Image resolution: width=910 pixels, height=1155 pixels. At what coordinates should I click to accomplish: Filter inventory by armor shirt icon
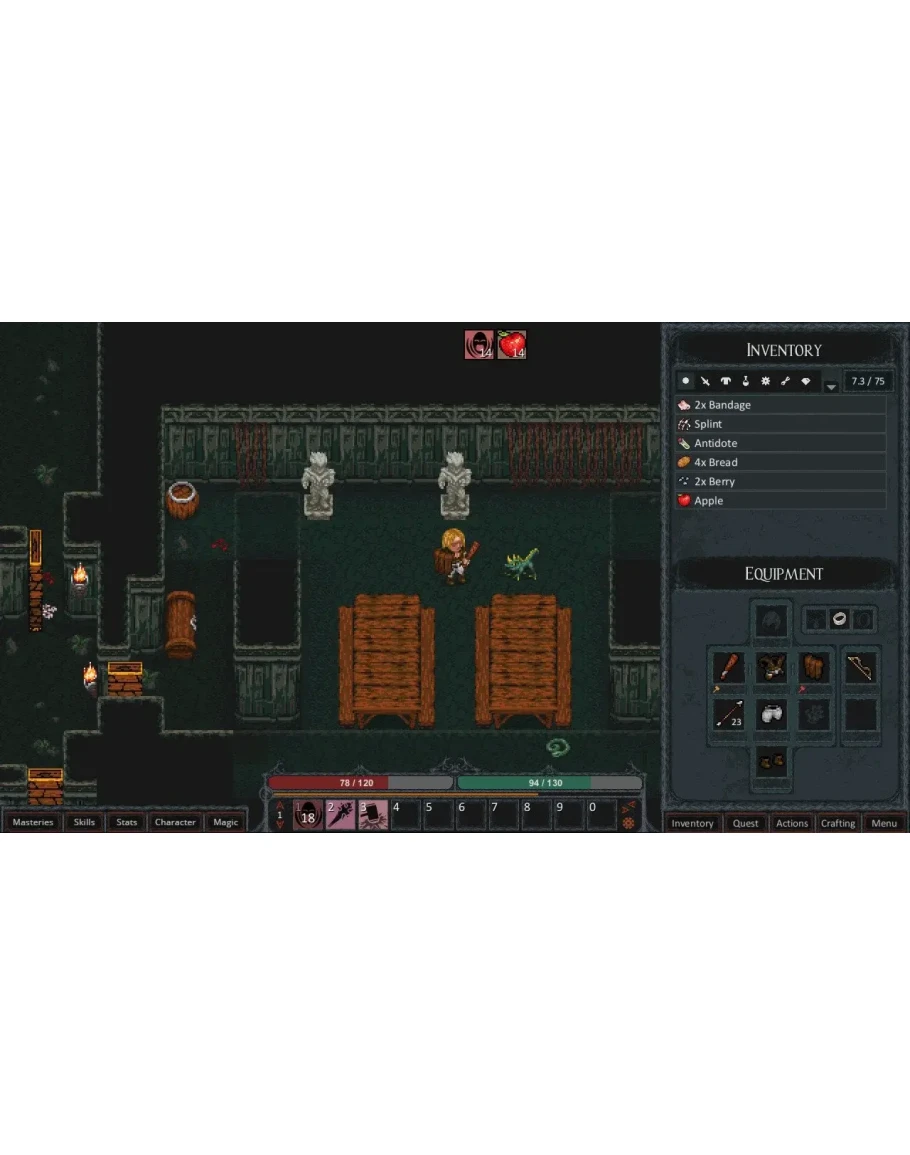click(726, 381)
